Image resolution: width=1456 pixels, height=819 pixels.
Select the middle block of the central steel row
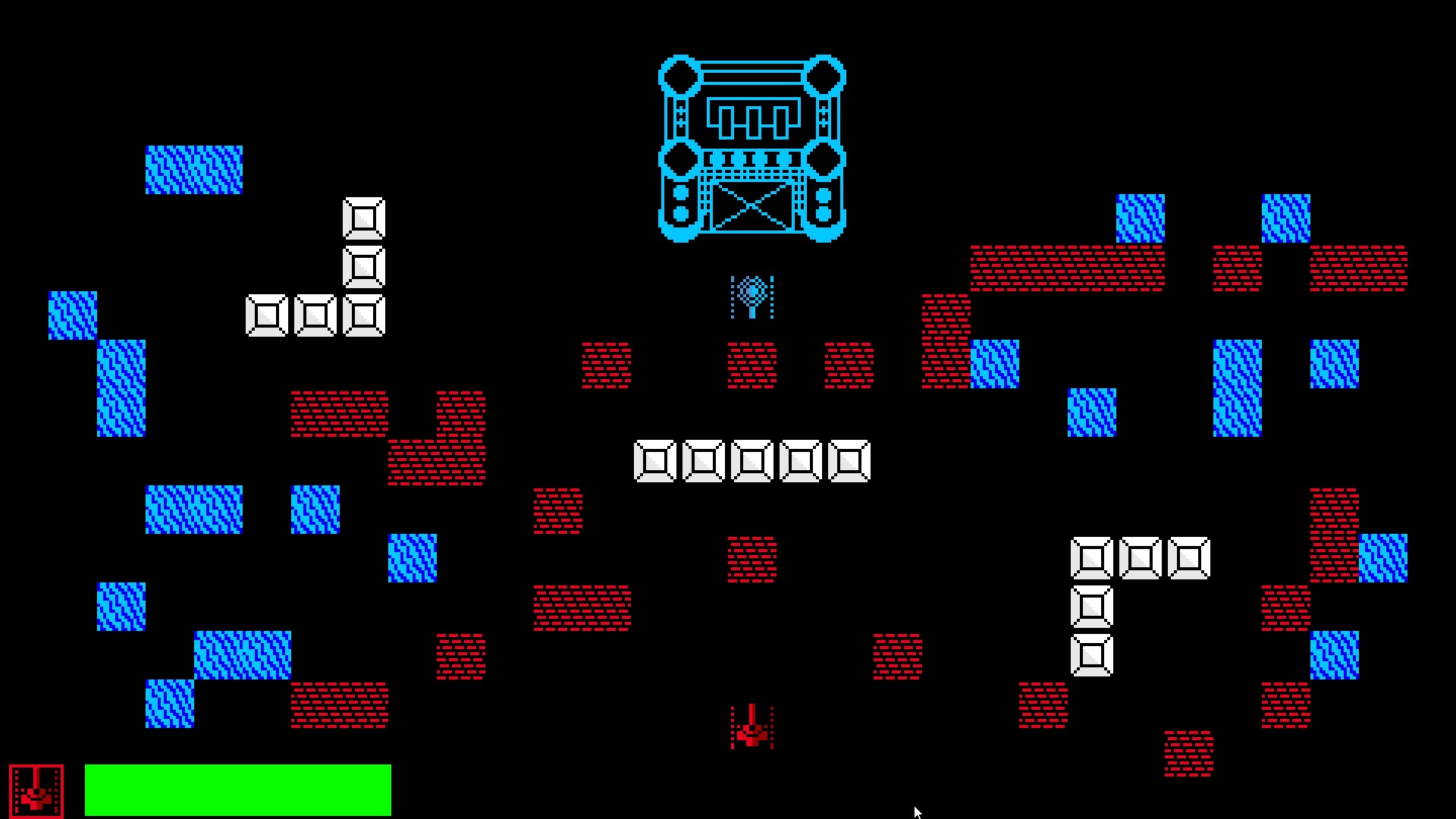tap(751, 460)
